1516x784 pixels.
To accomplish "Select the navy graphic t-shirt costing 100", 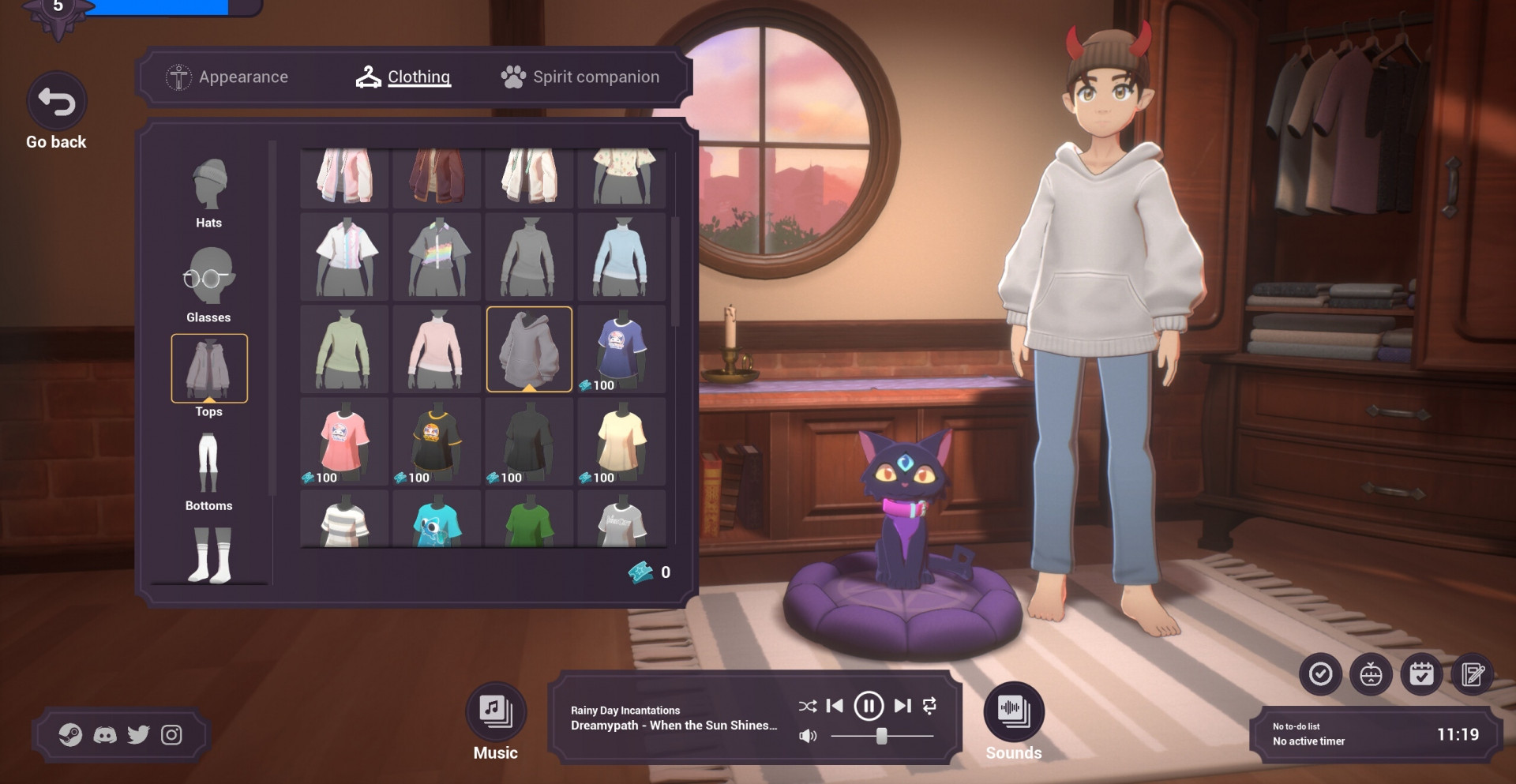I will (x=621, y=349).
